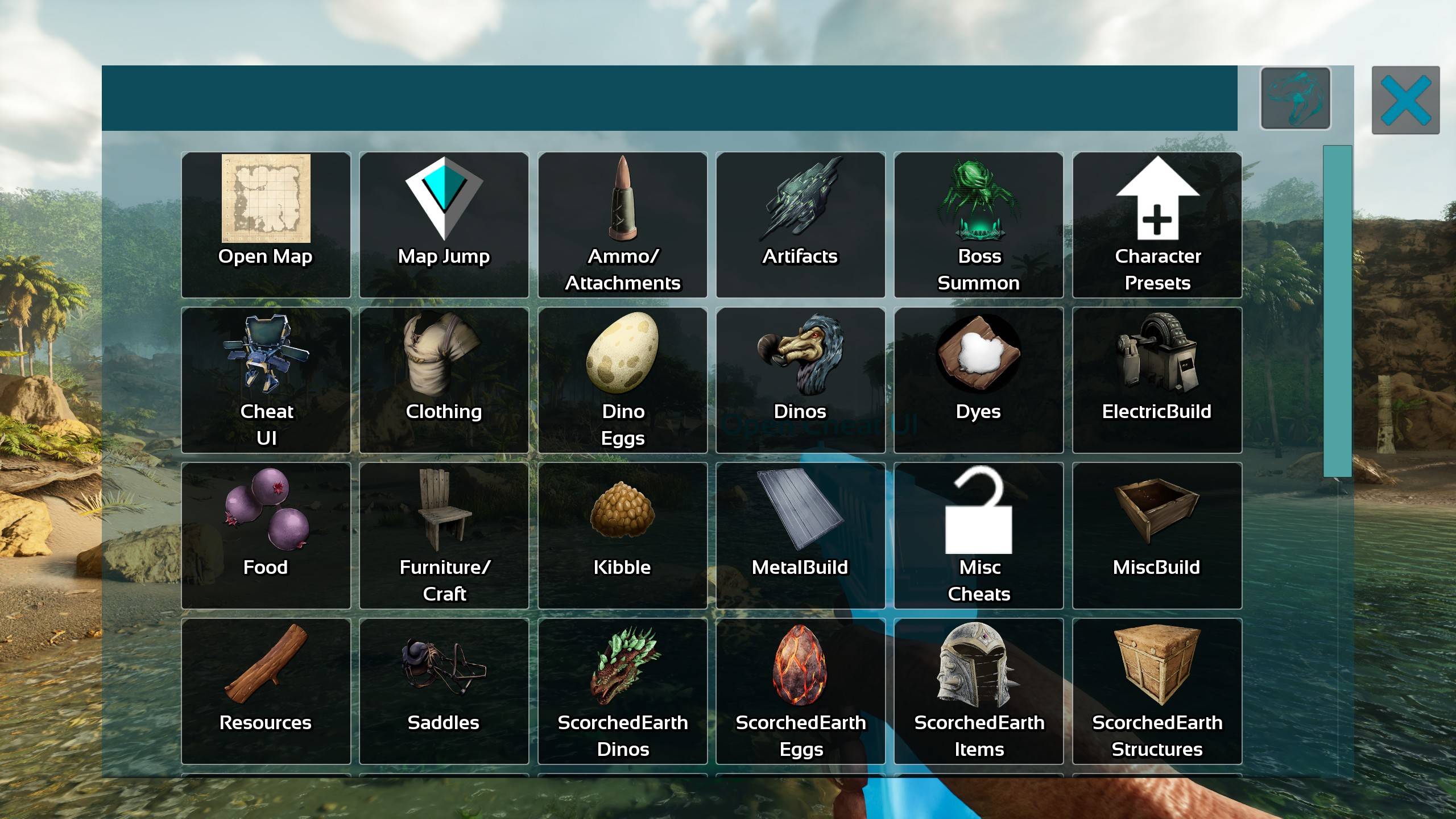Open the Dinos spawn list

(801, 378)
